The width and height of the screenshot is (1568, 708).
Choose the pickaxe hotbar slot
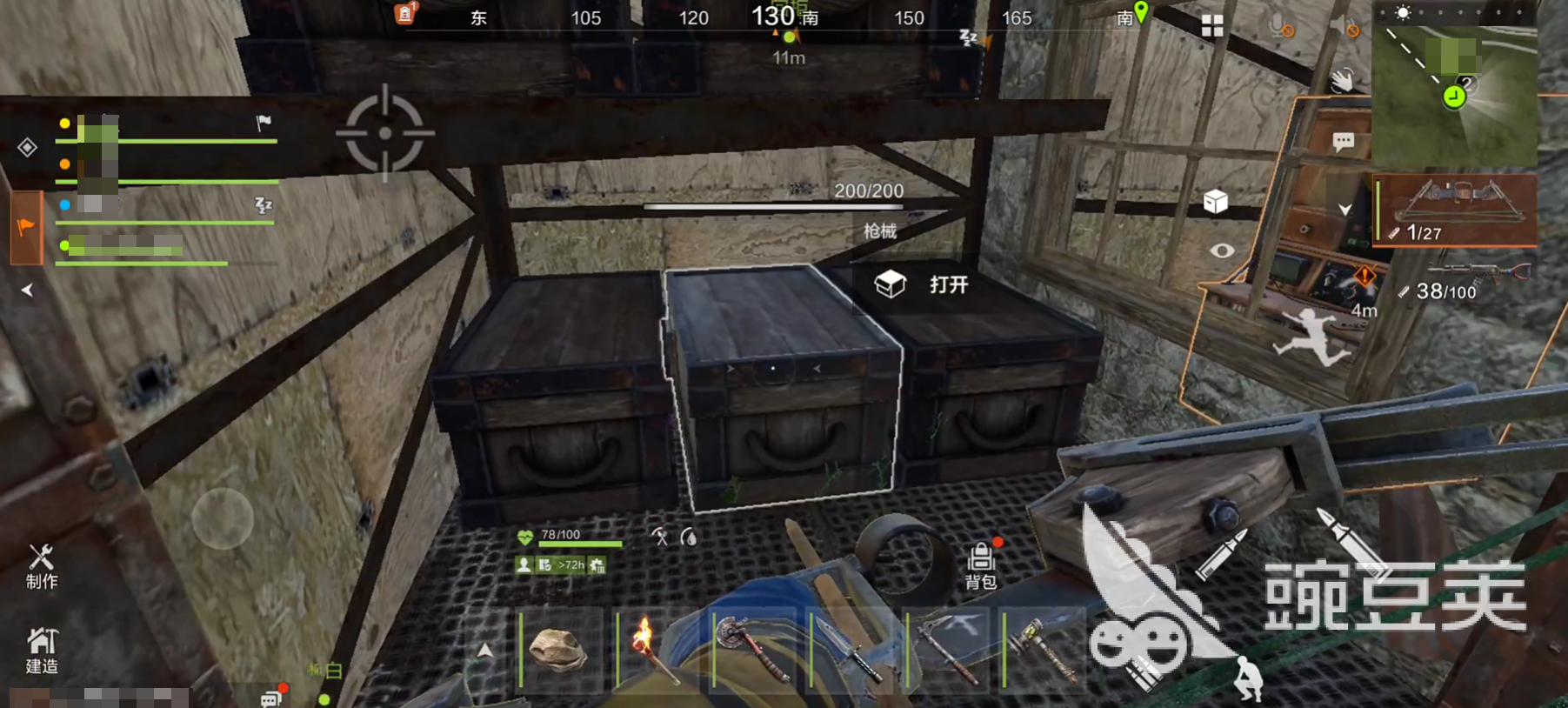click(x=948, y=650)
